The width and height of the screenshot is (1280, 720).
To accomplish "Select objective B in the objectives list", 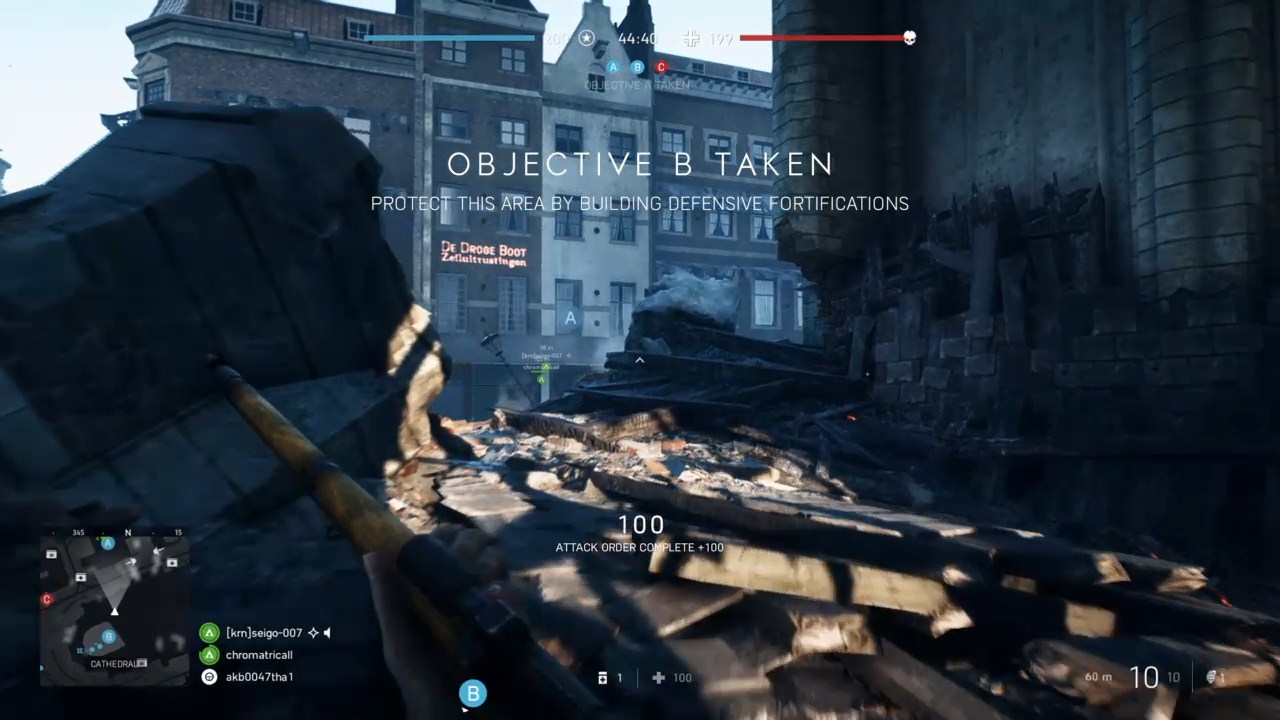I will [x=637, y=67].
